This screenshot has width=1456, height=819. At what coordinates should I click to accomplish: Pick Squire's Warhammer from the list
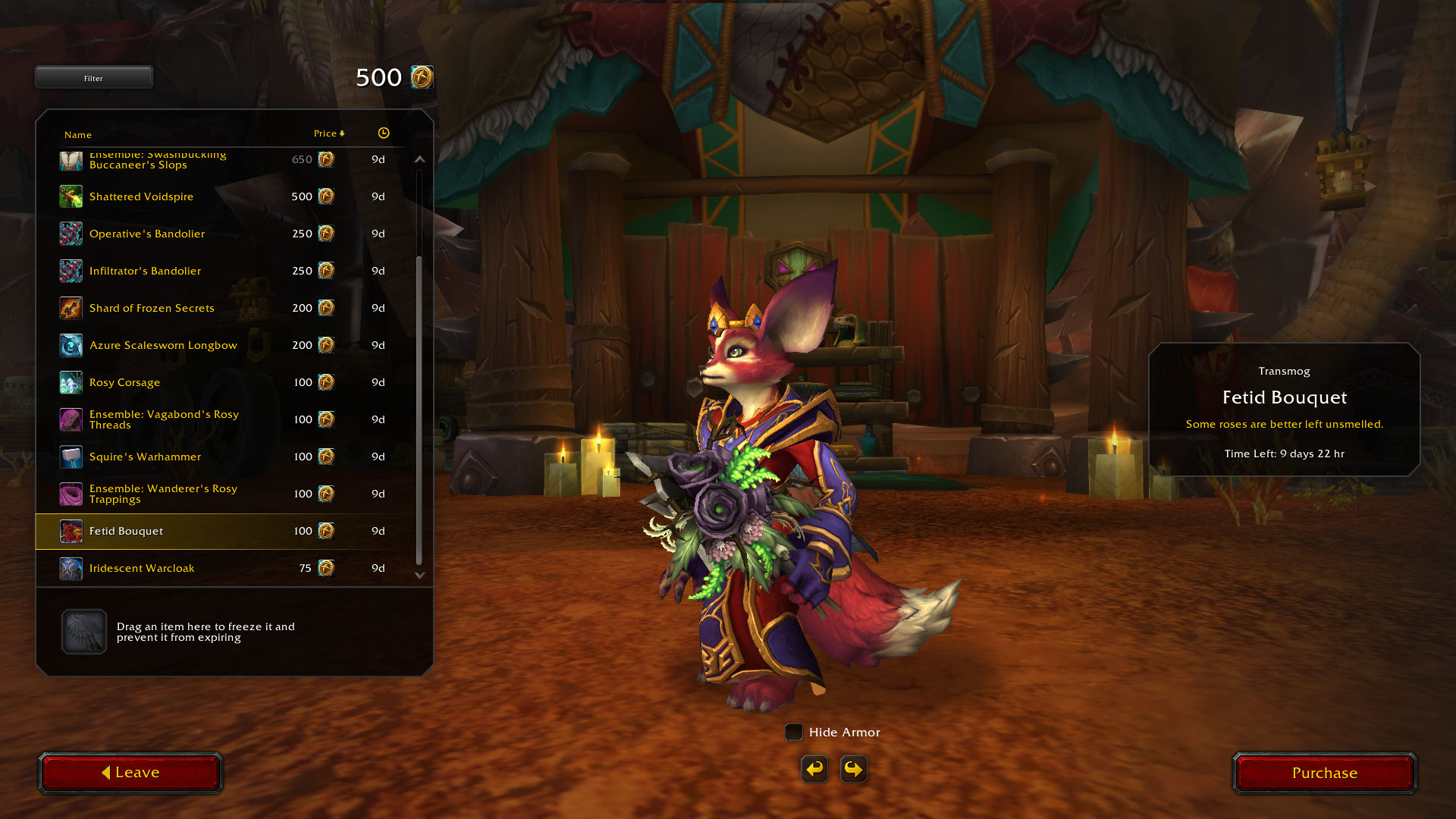point(145,457)
